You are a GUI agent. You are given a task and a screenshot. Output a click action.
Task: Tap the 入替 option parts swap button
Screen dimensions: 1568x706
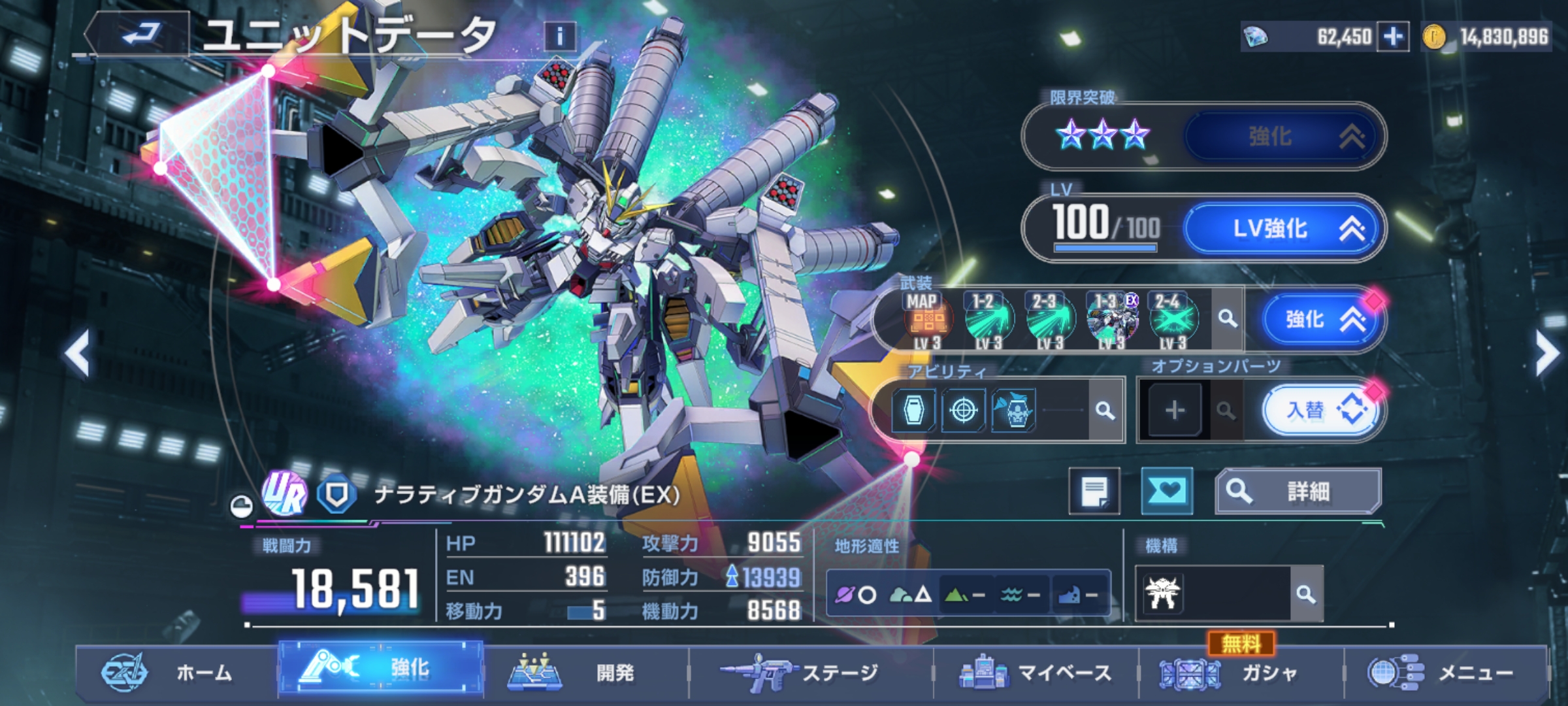coord(1321,411)
